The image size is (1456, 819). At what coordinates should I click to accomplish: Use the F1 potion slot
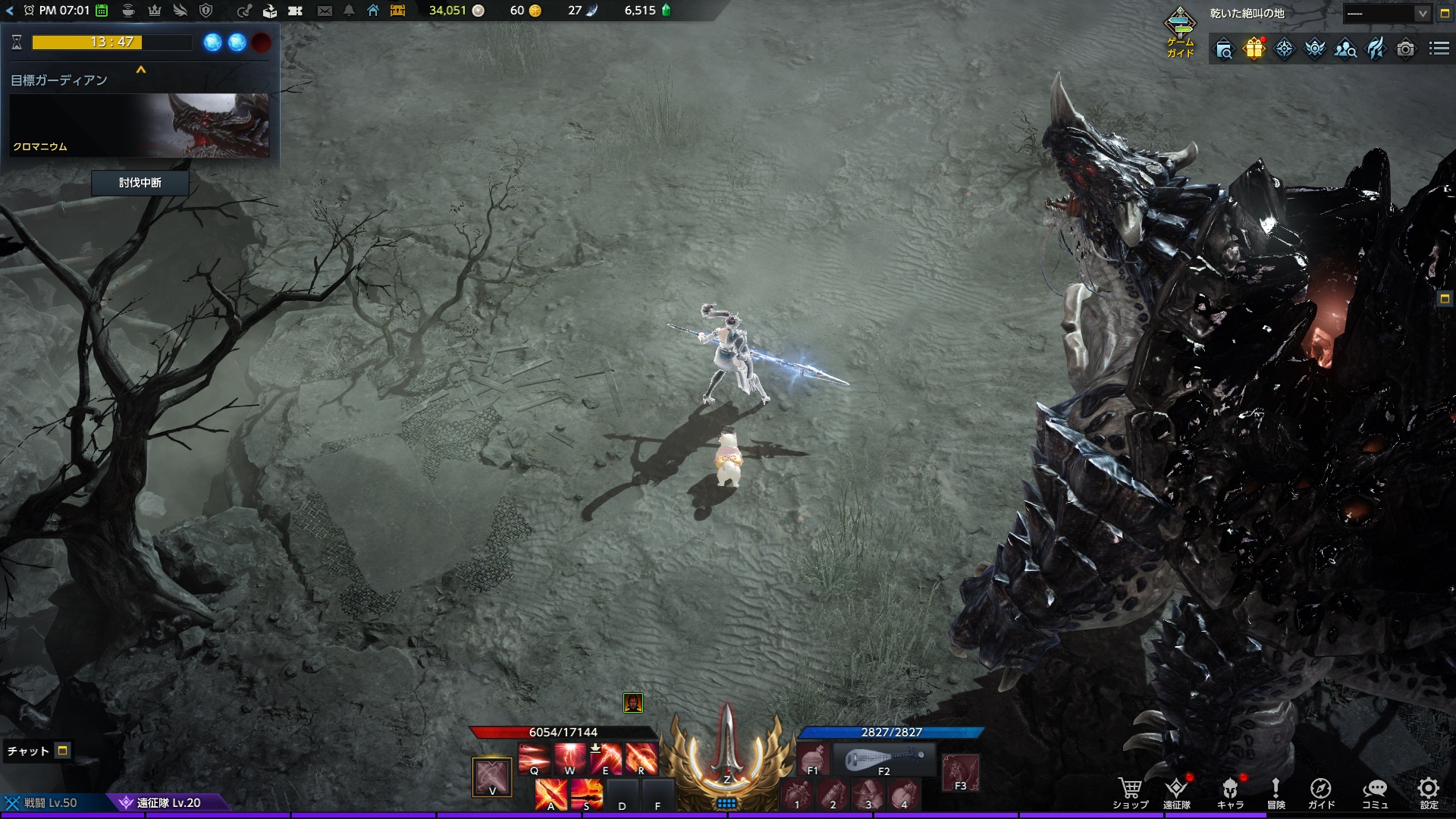coord(813,758)
